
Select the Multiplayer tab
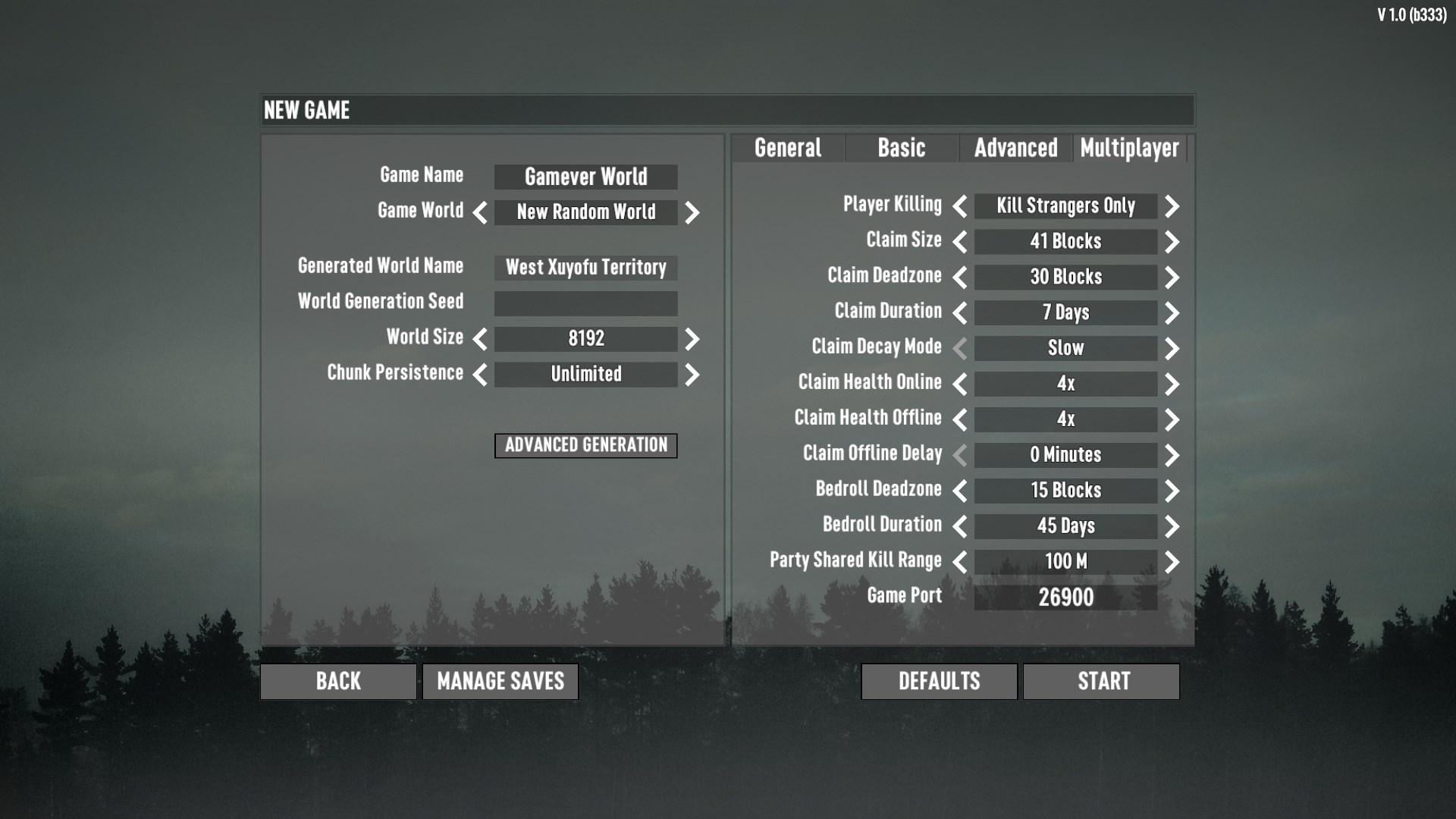pos(1129,149)
